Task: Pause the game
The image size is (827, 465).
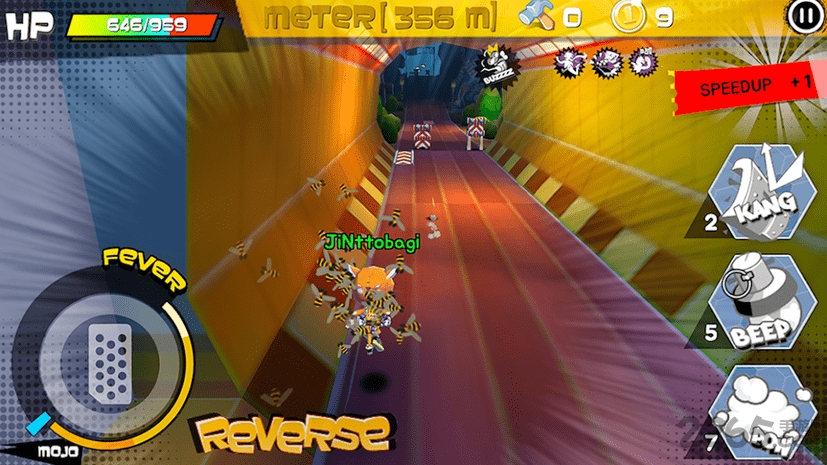Action: 803,16
